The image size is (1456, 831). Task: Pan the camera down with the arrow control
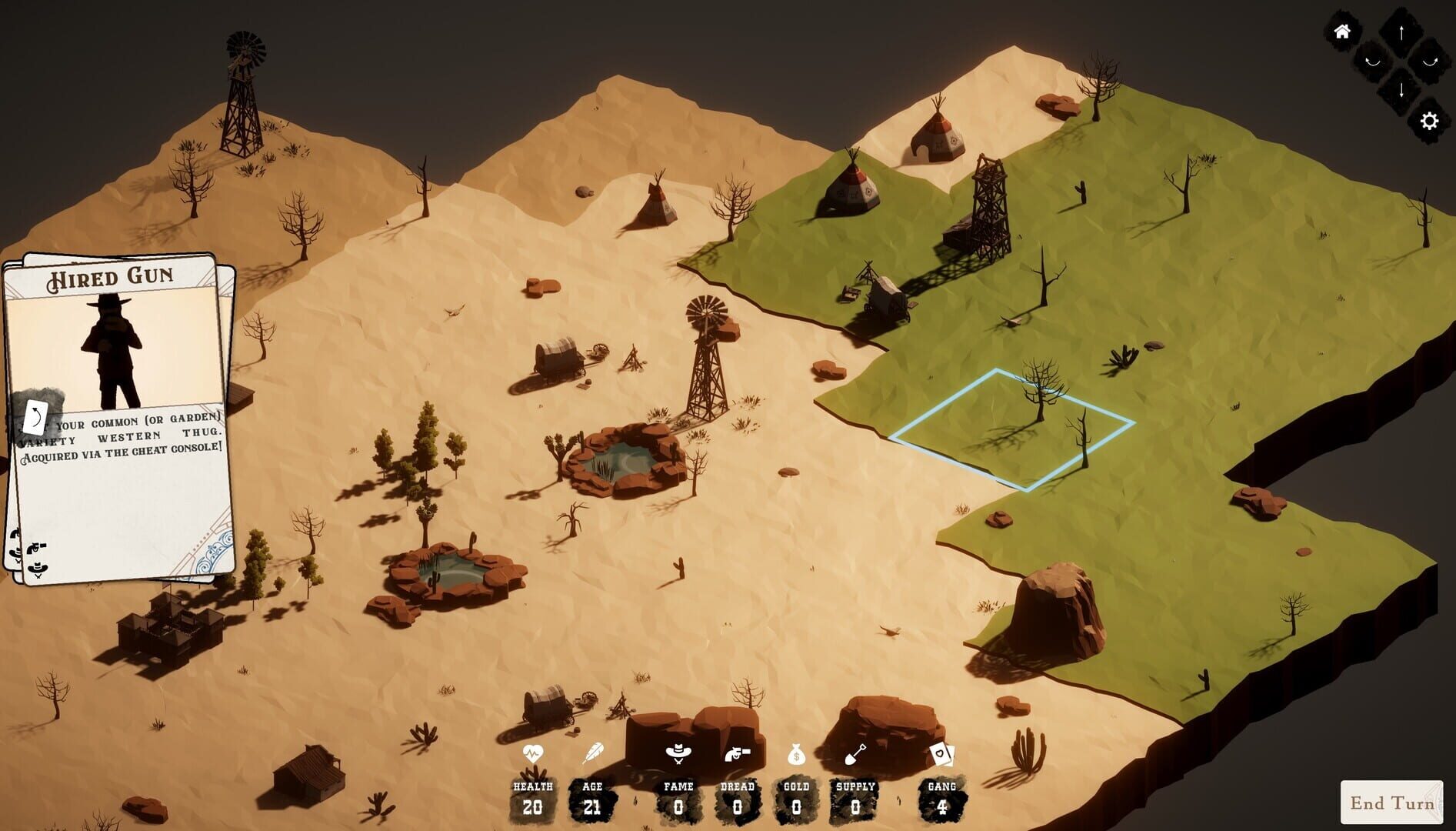click(x=1401, y=90)
